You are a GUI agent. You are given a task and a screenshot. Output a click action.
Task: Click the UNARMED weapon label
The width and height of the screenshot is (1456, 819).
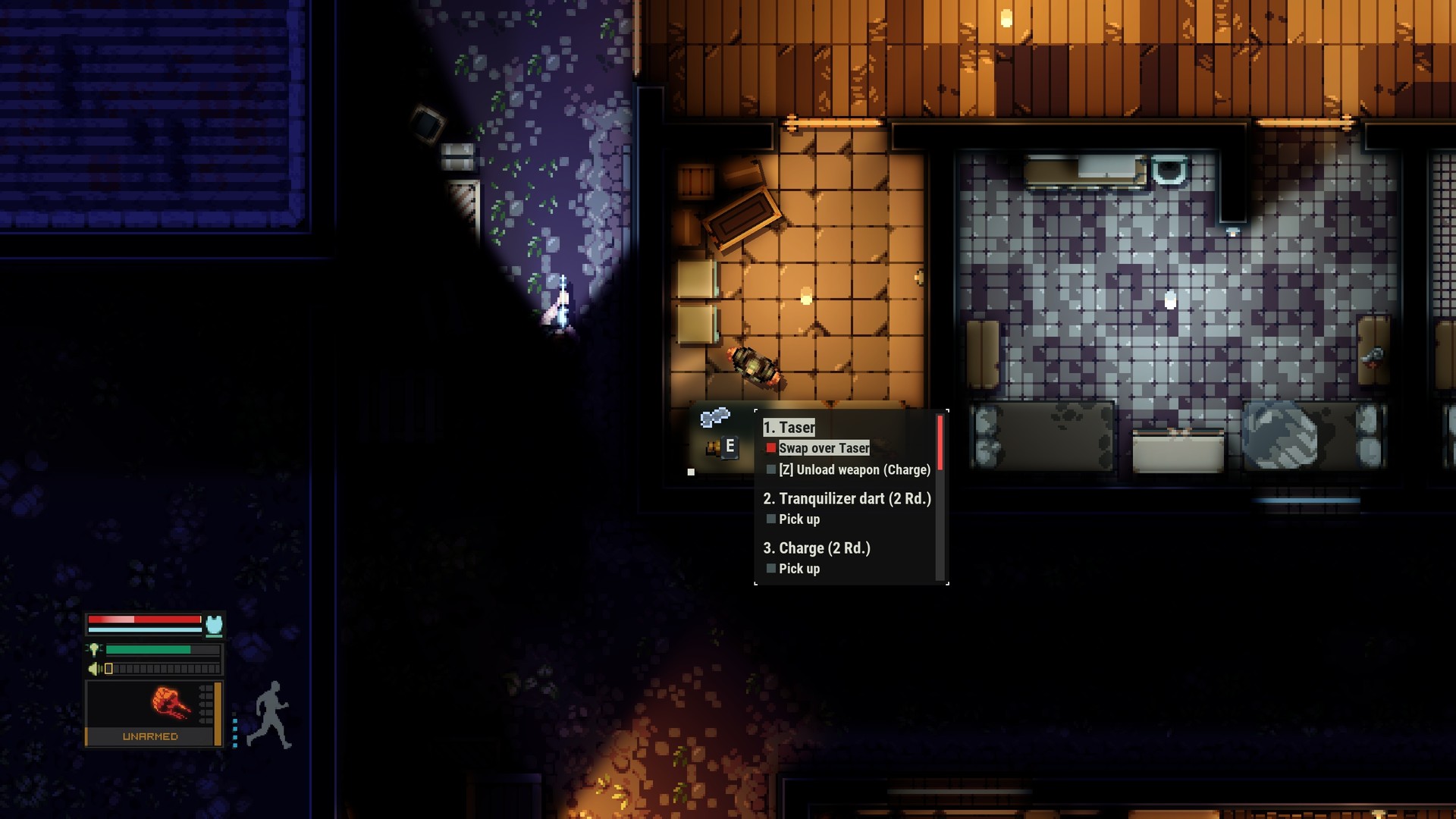pos(150,736)
